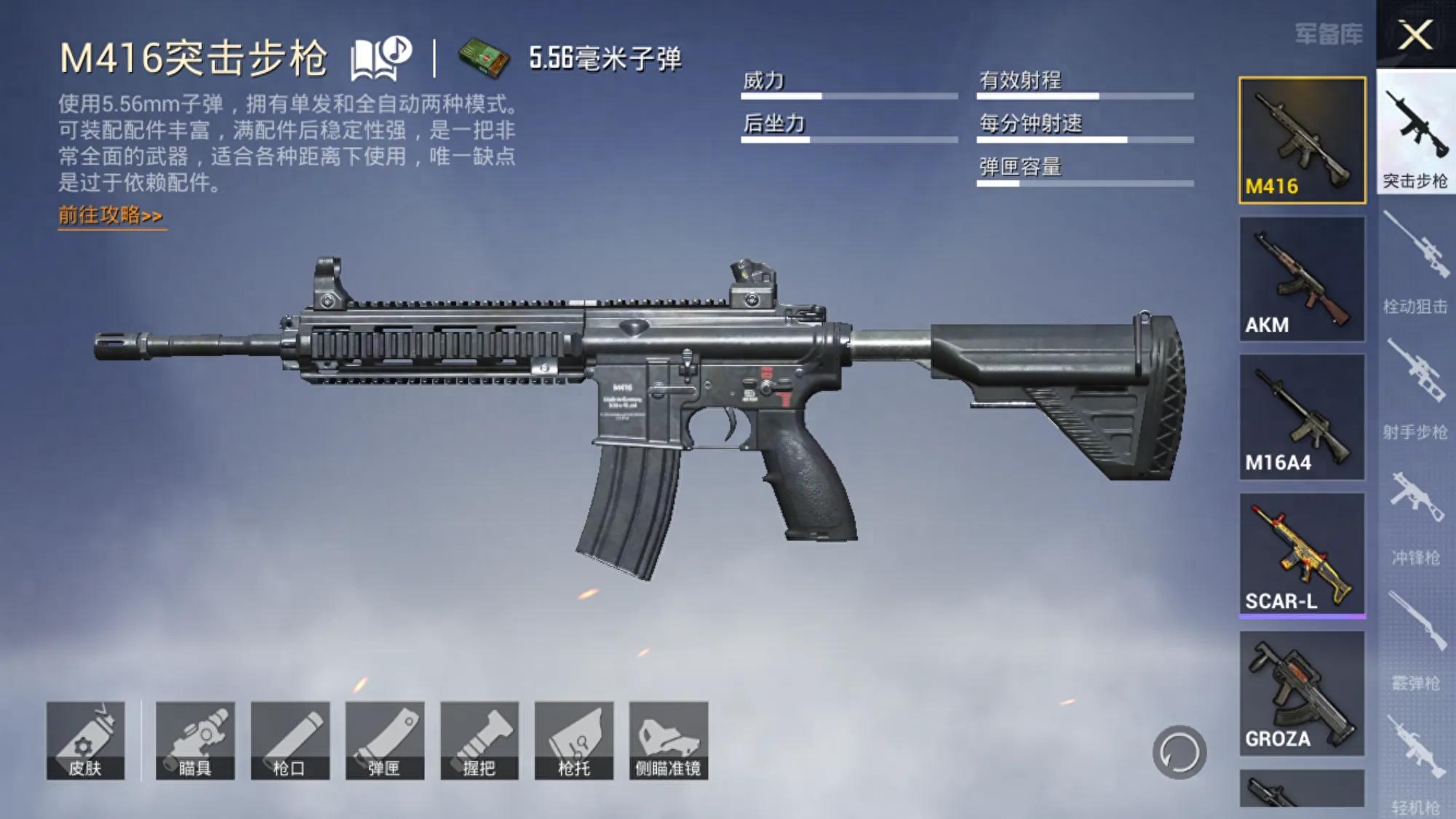1456x819 pixels.
Task: View the GROZA rifle
Action: [x=1302, y=692]
